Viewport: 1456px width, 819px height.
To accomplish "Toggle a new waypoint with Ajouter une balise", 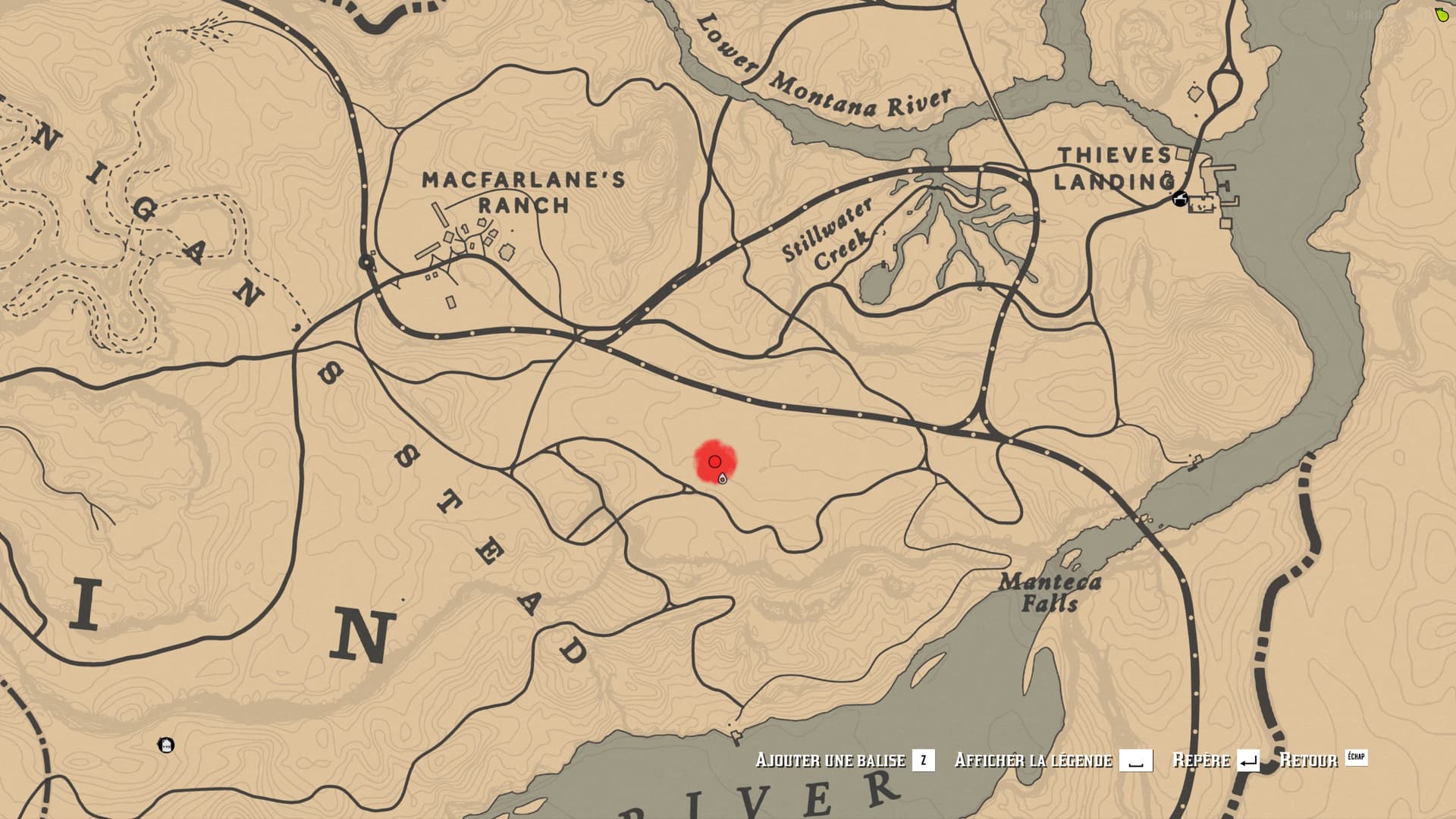I will coord(830,761).
